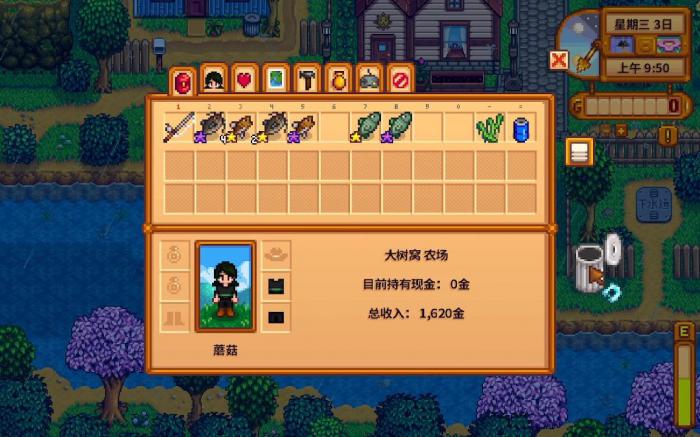Pick up the green seaweed item
Viewport: 700px width, 437px height.
pos(491,128)
